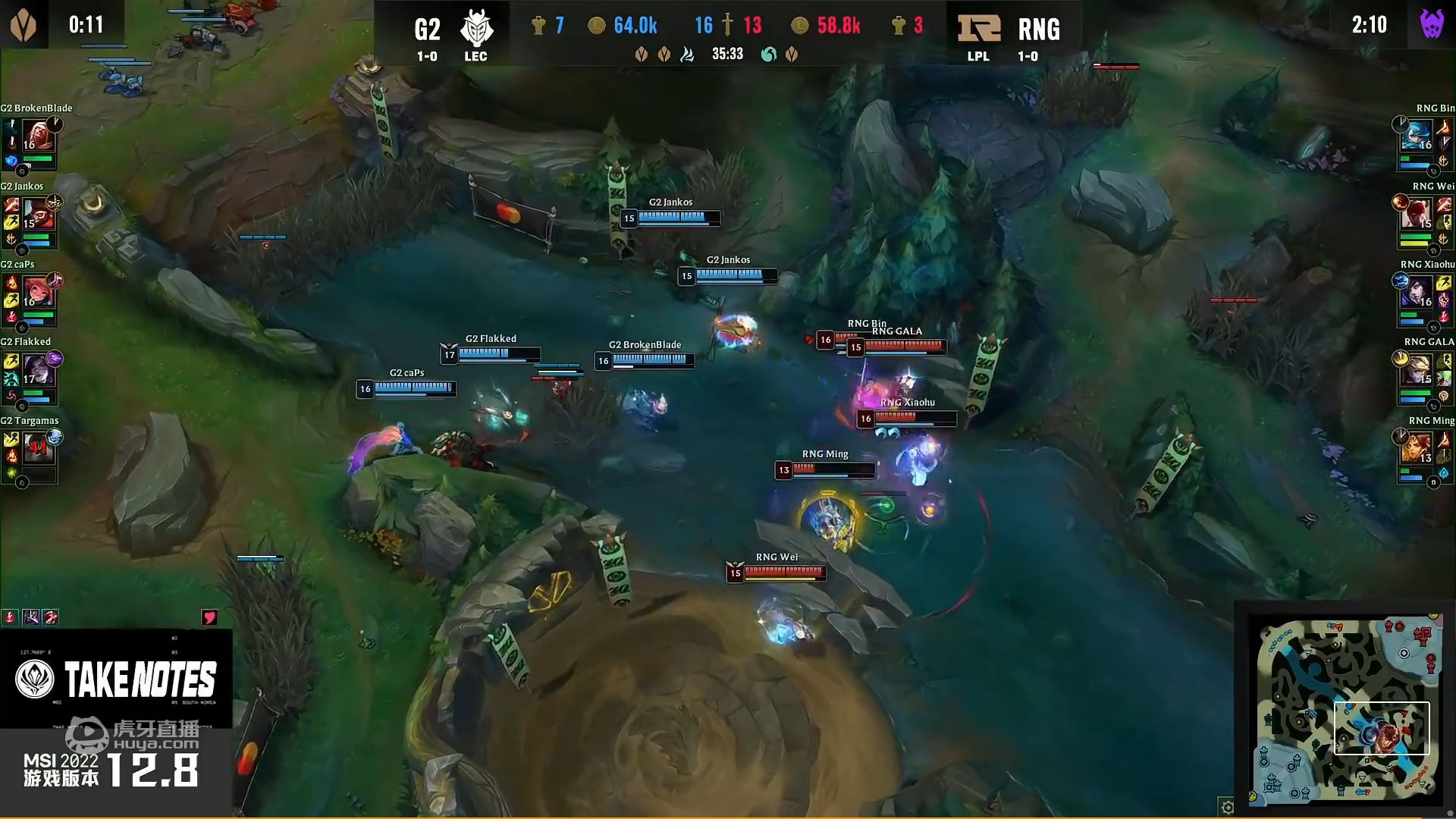Toggle G2 Flakked's ultimate availability ring
This screenshot has width=1456, height=819.
tap(53, 358)
